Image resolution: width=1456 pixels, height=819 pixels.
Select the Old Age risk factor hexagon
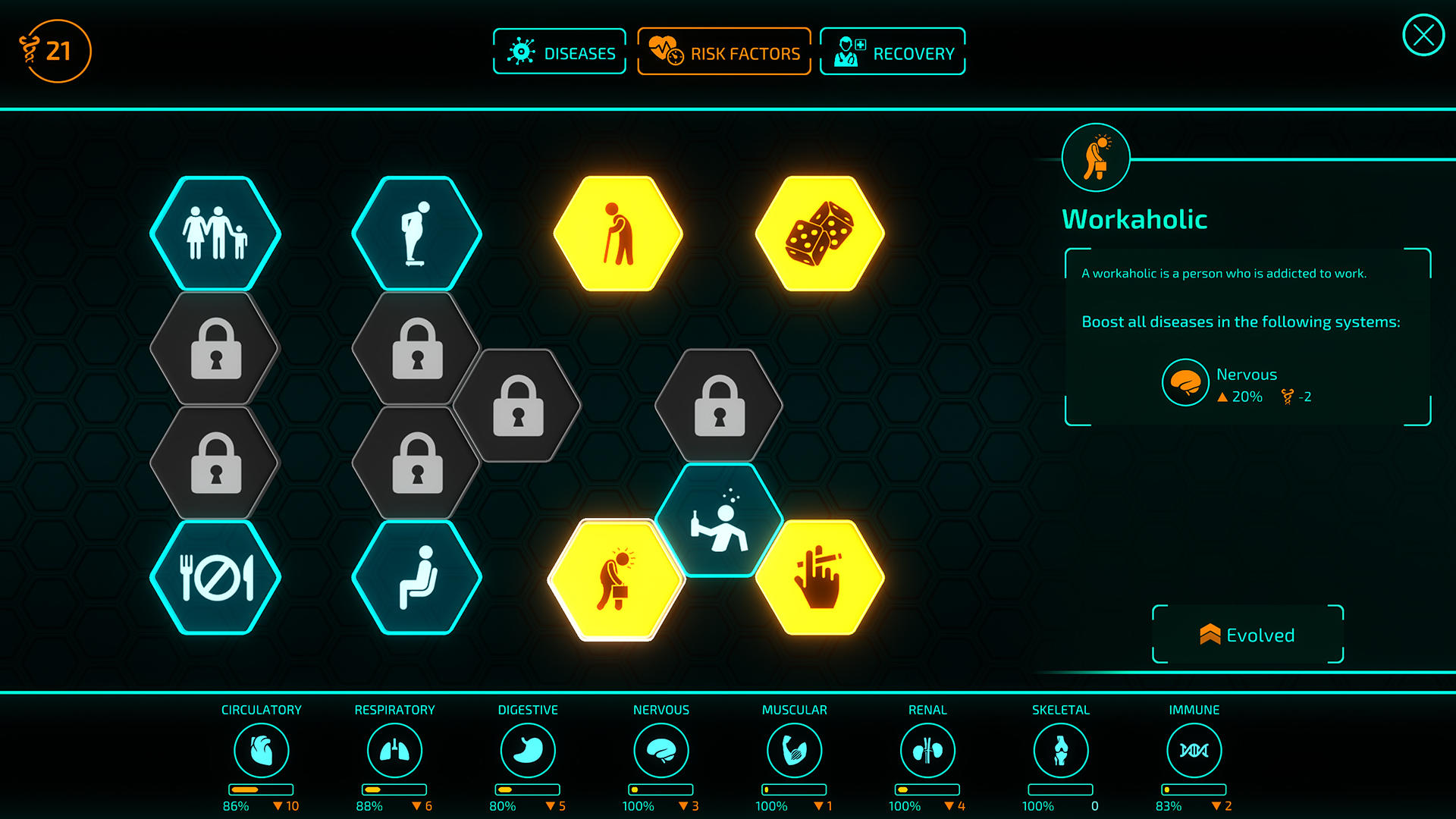[x=618, y=234]
